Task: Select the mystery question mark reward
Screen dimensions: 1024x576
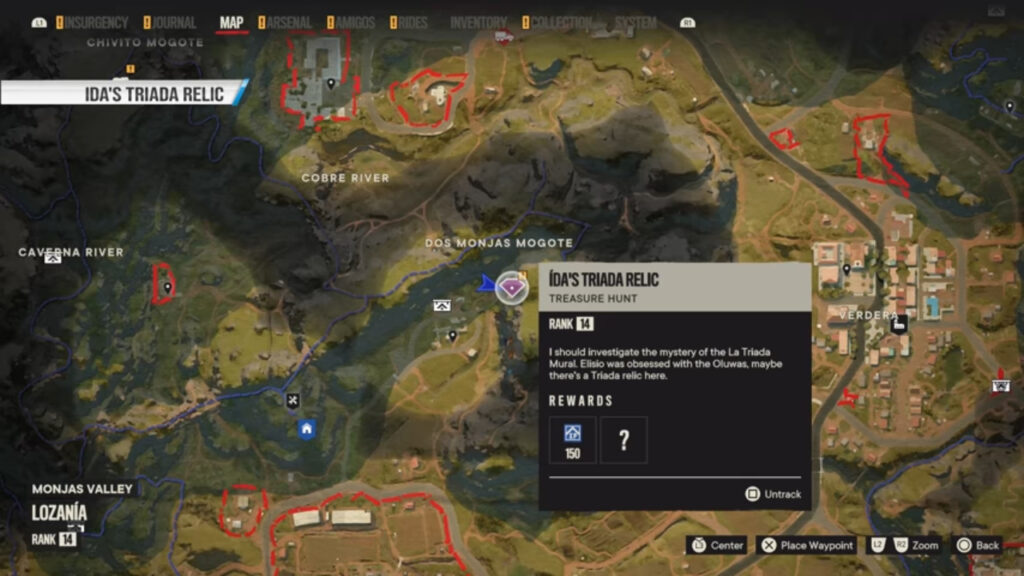Action: click(624, 440)
